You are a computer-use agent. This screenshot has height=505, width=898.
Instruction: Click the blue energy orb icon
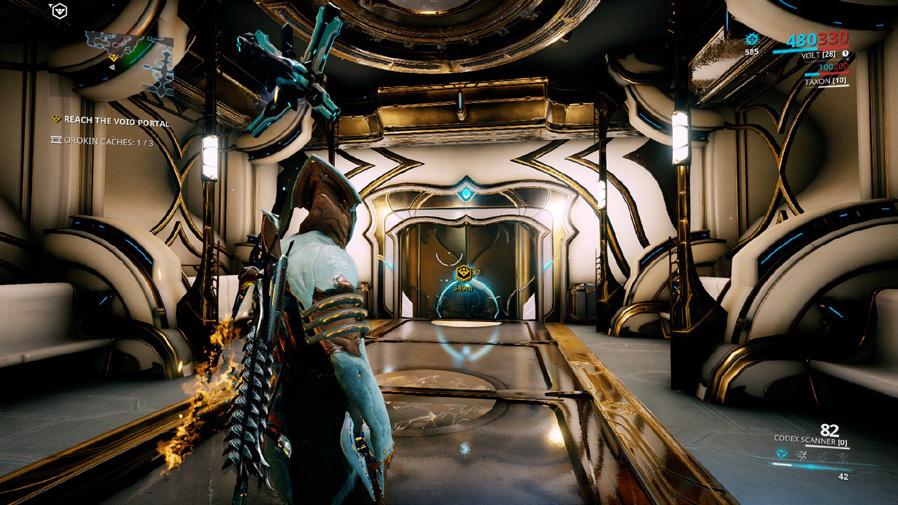pos(752,39)
